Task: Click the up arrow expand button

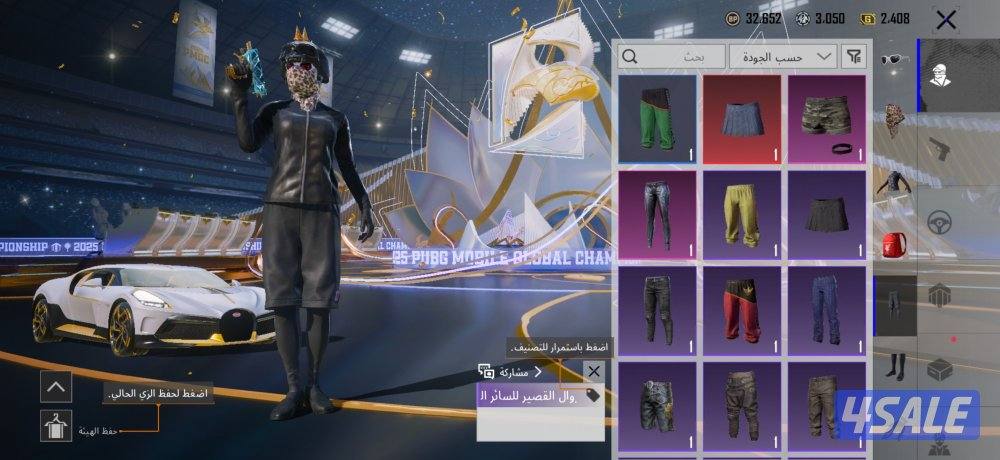Action: pyautogui.click(x=56, y=385)
